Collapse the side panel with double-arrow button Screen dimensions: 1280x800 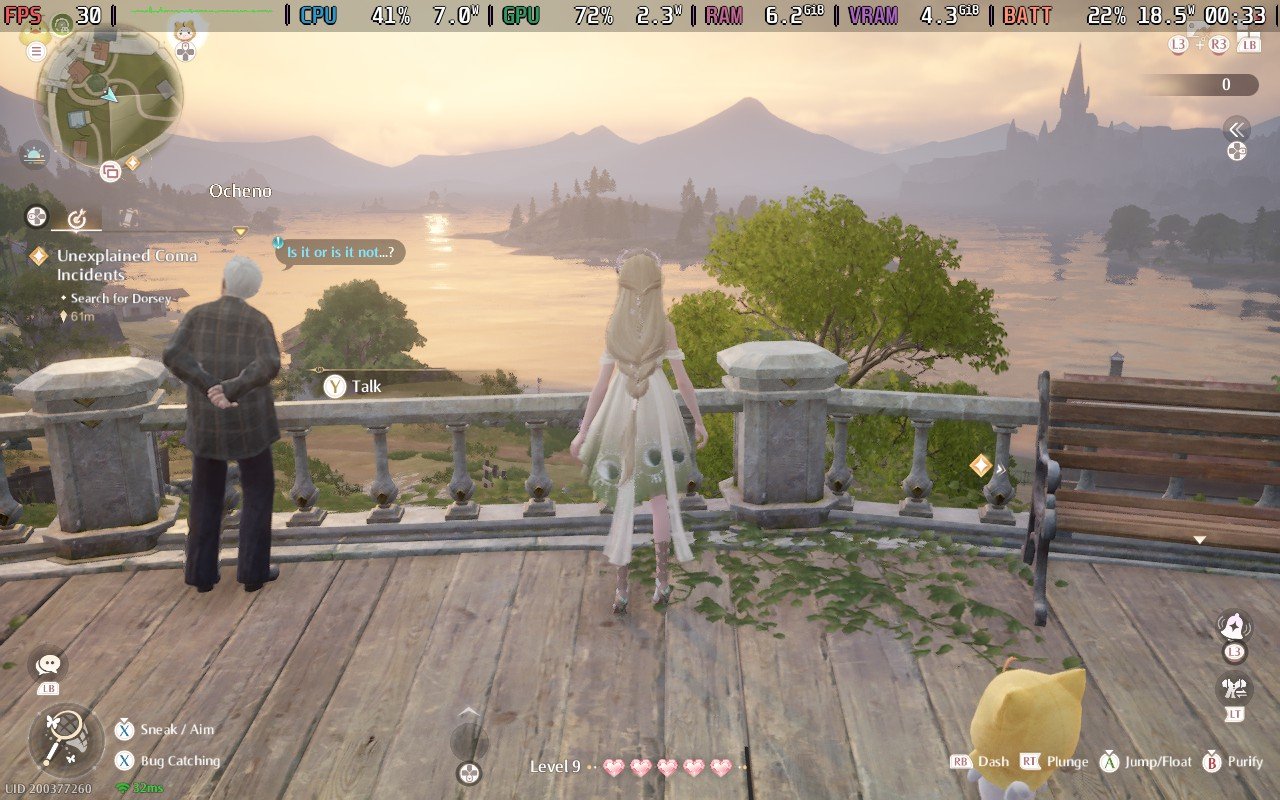coord(1237,129)
